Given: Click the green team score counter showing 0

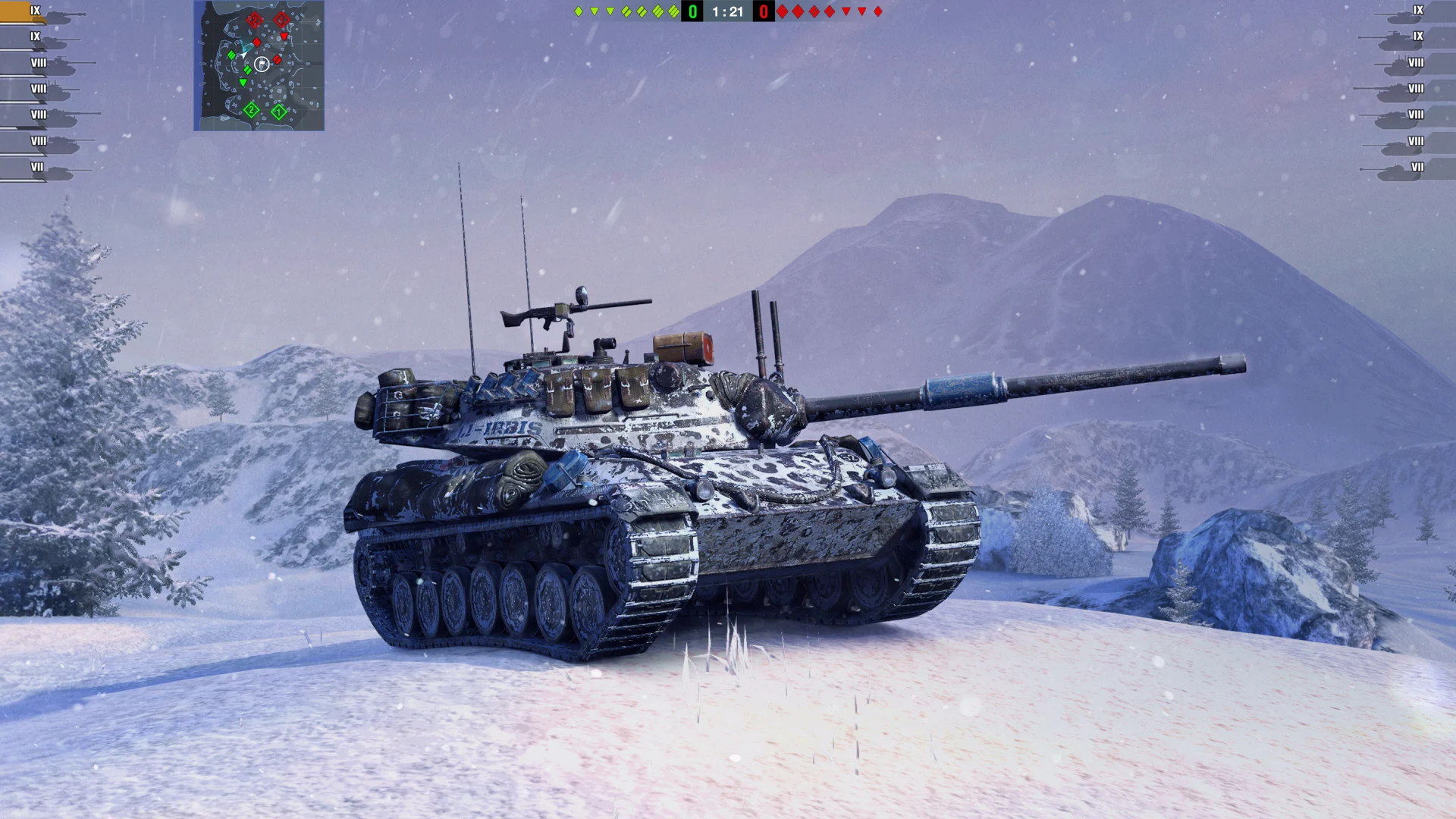Looking at the screenshot, I should coord(692,11).
